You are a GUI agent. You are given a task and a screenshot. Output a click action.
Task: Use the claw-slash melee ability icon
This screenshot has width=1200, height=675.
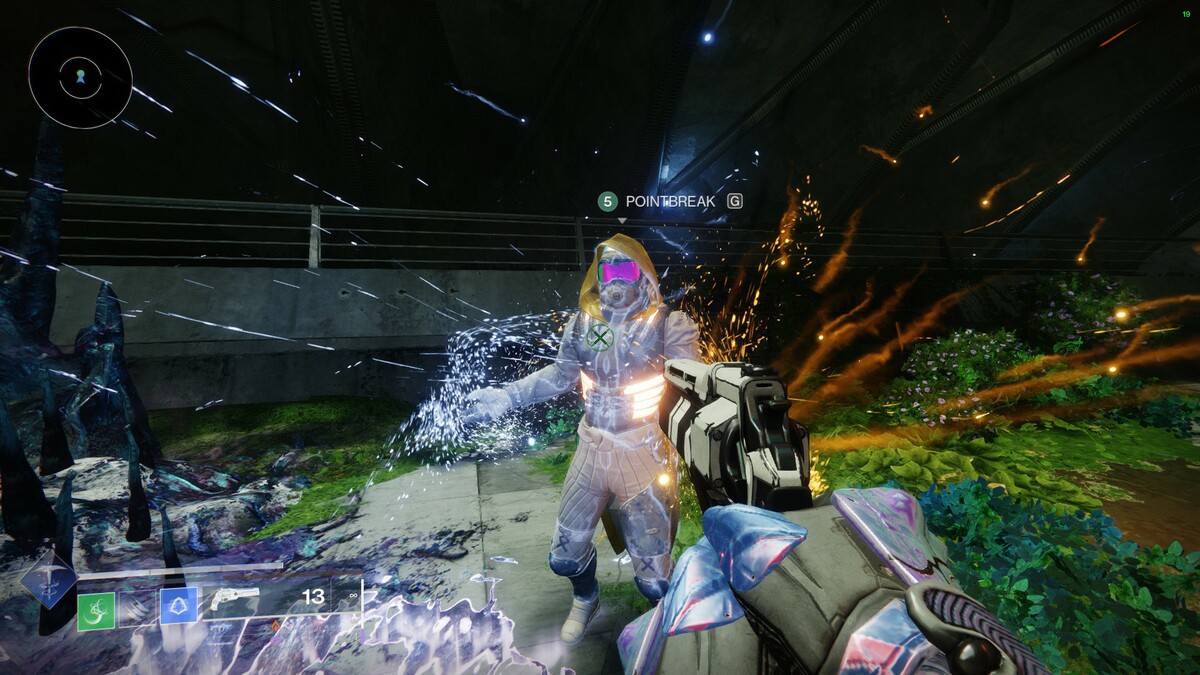(x=138, y=607)
